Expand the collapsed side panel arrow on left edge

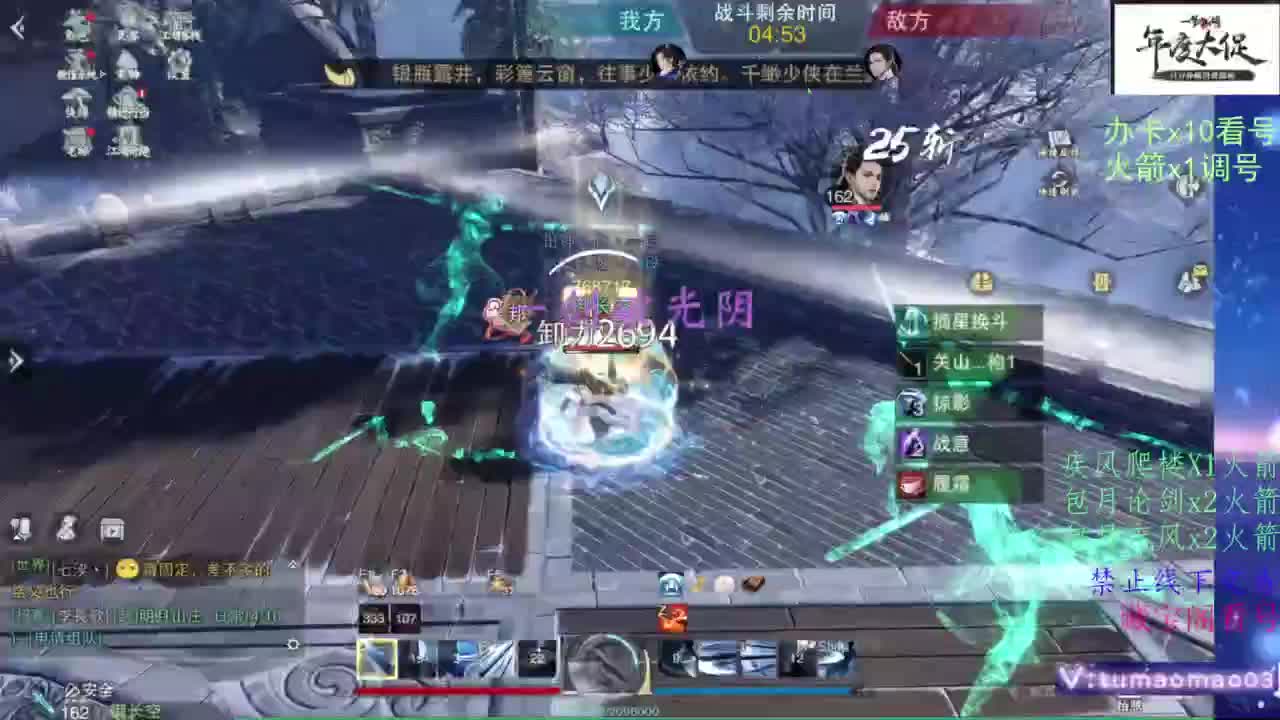[14, 360]
